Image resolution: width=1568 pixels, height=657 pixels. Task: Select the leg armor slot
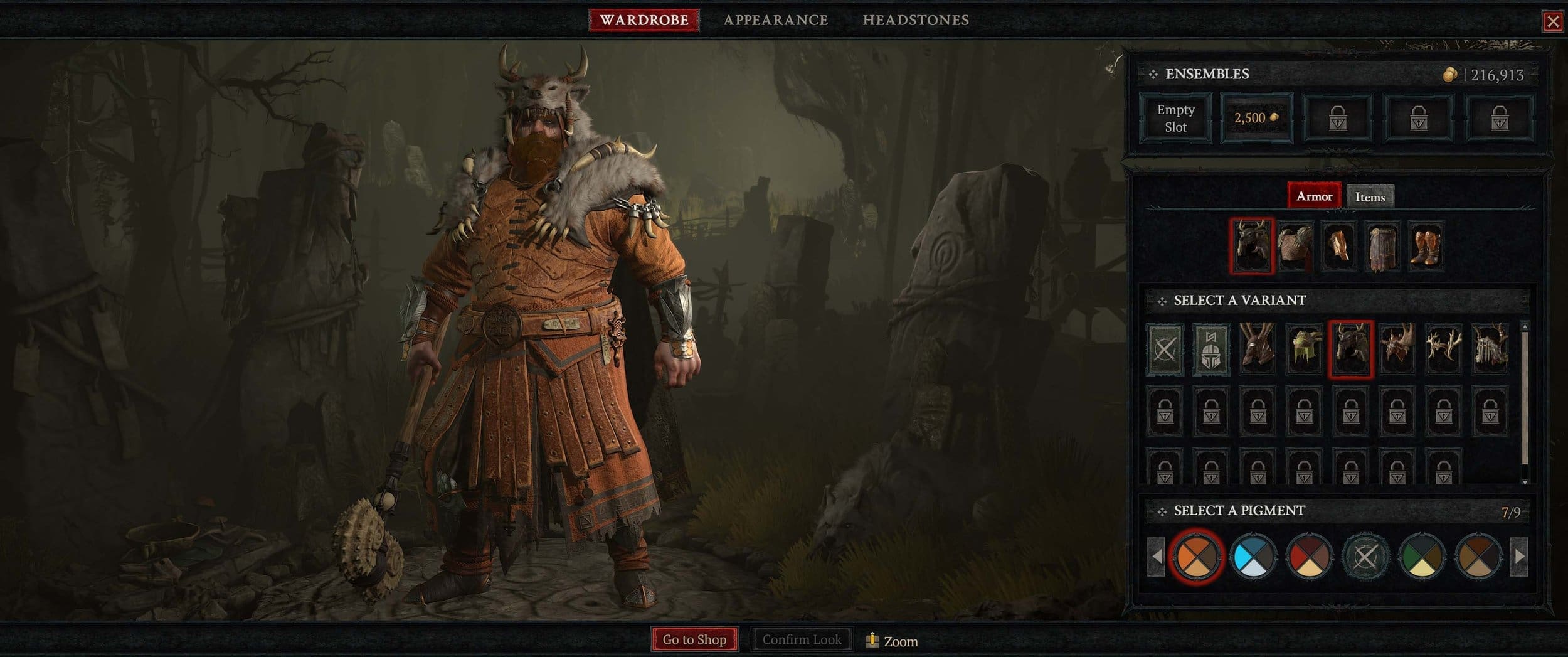[x=1382, y=246]
